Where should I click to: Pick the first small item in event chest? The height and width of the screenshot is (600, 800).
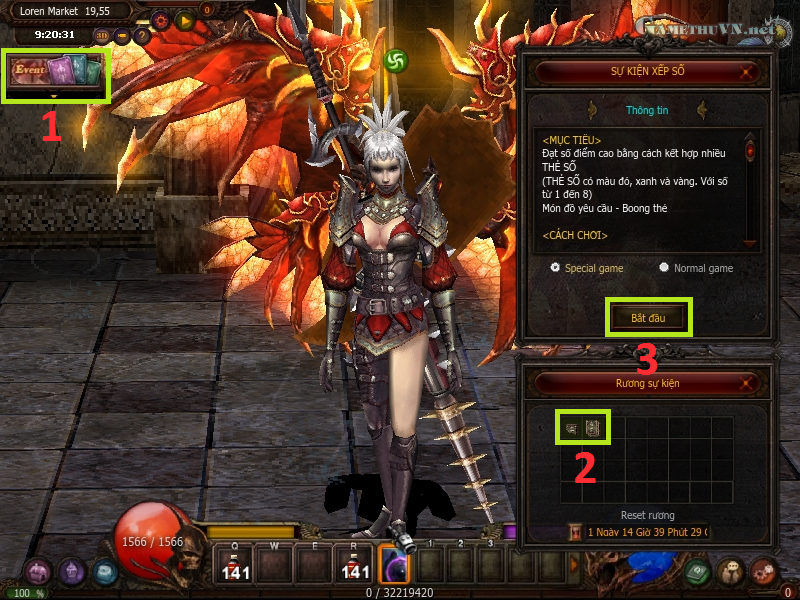click(571, 428)
